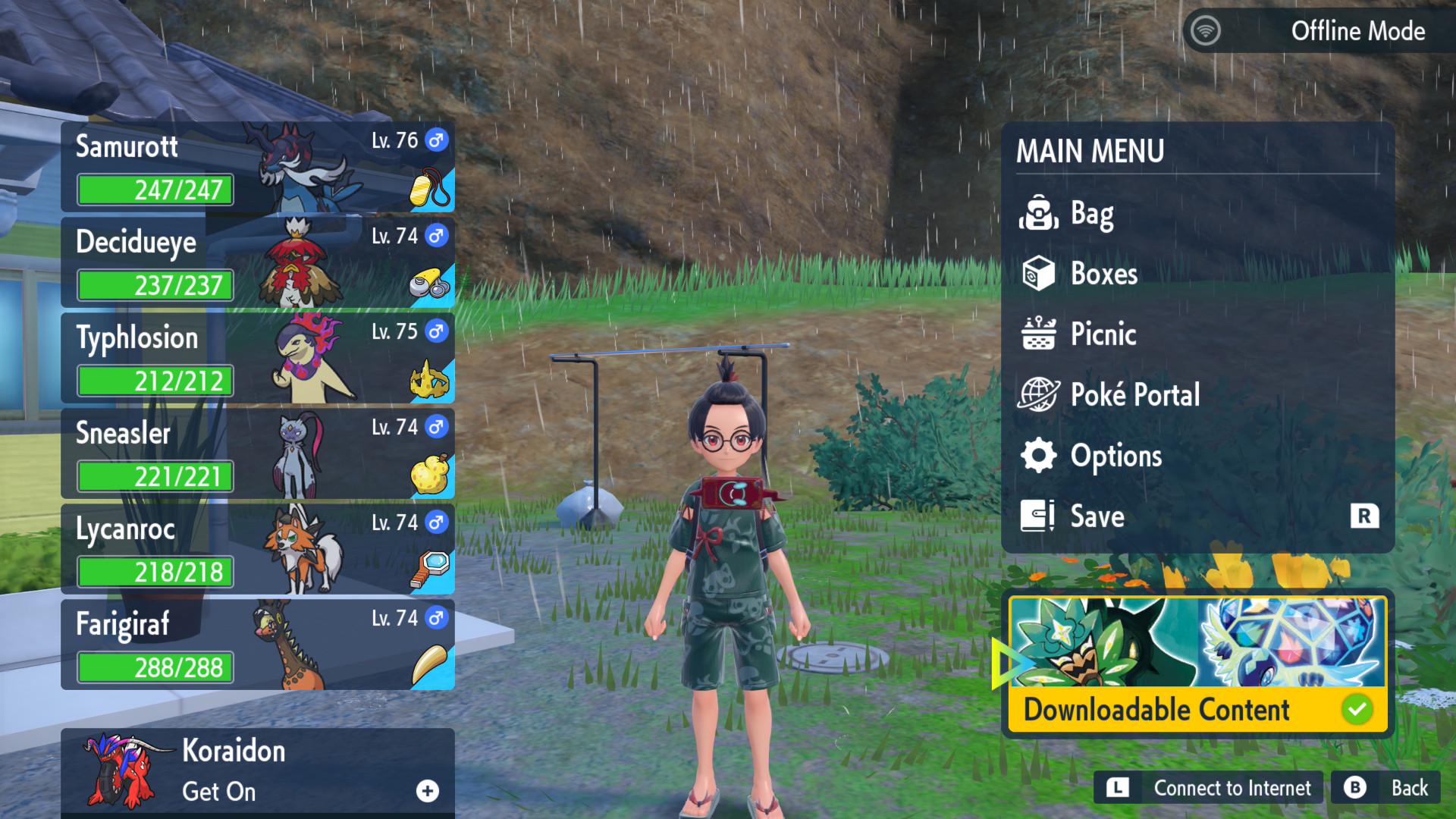
Task: Pick Farigiraf from the party
Action: [x=258, y=645]
